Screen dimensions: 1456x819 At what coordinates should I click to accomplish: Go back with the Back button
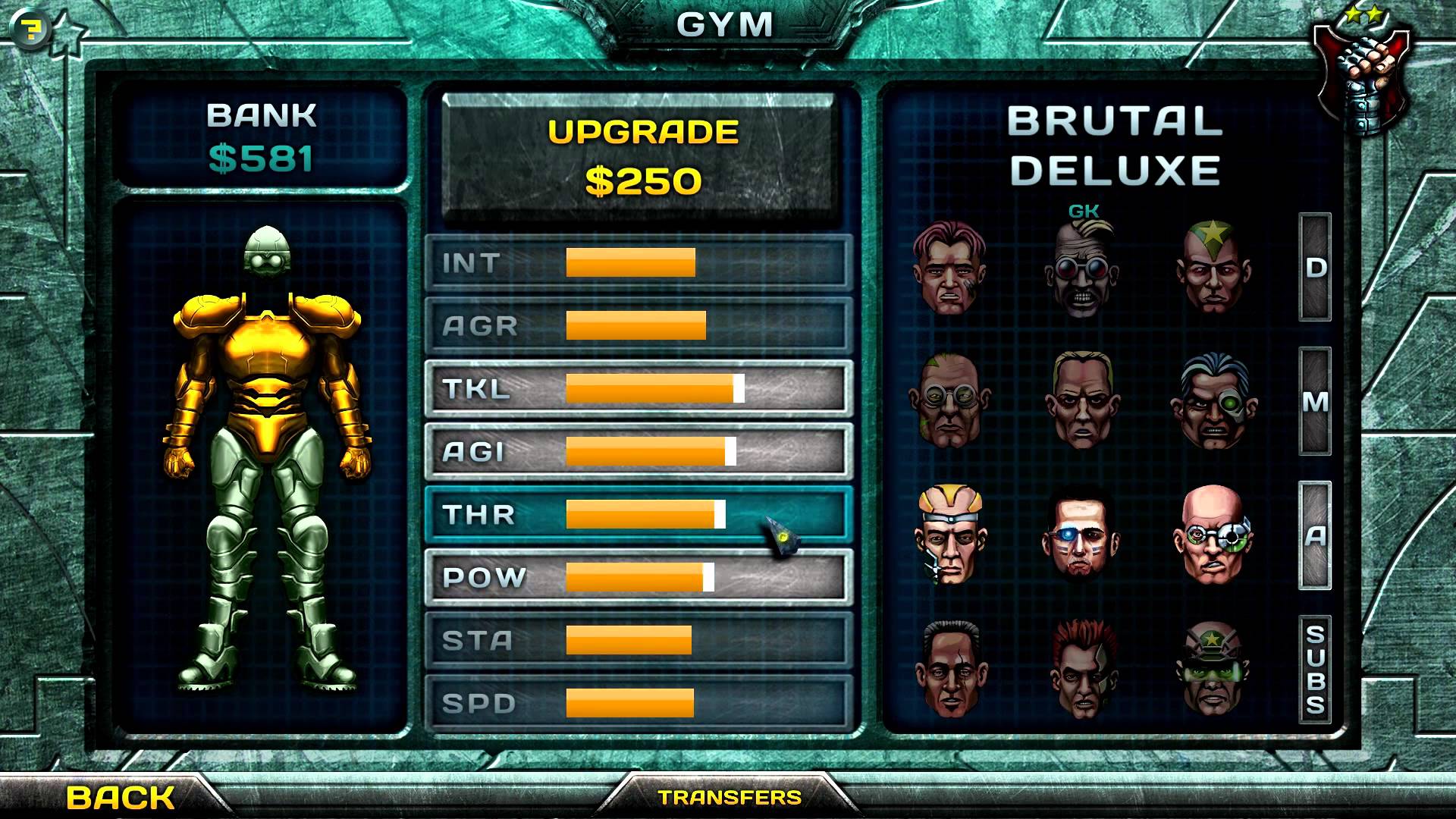pyautogui.click(x=121, y=797)
